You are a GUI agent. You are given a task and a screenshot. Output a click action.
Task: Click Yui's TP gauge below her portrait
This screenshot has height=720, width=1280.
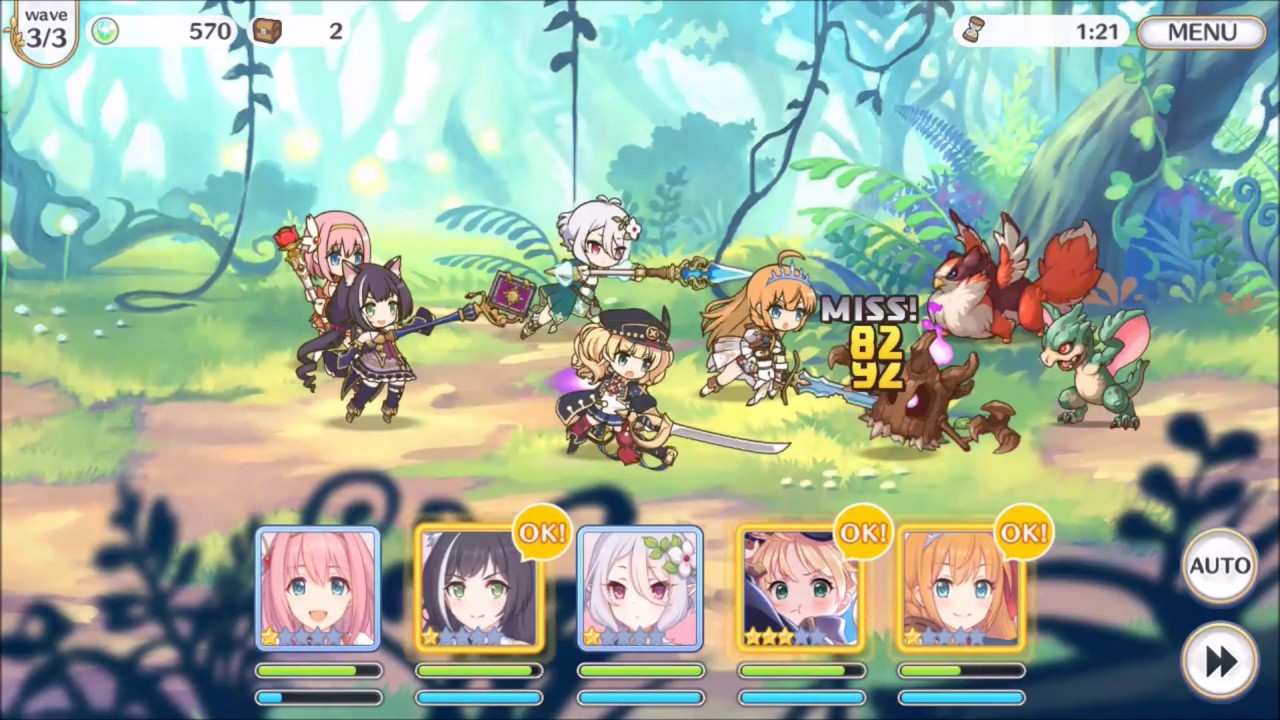tap(318, 697)
